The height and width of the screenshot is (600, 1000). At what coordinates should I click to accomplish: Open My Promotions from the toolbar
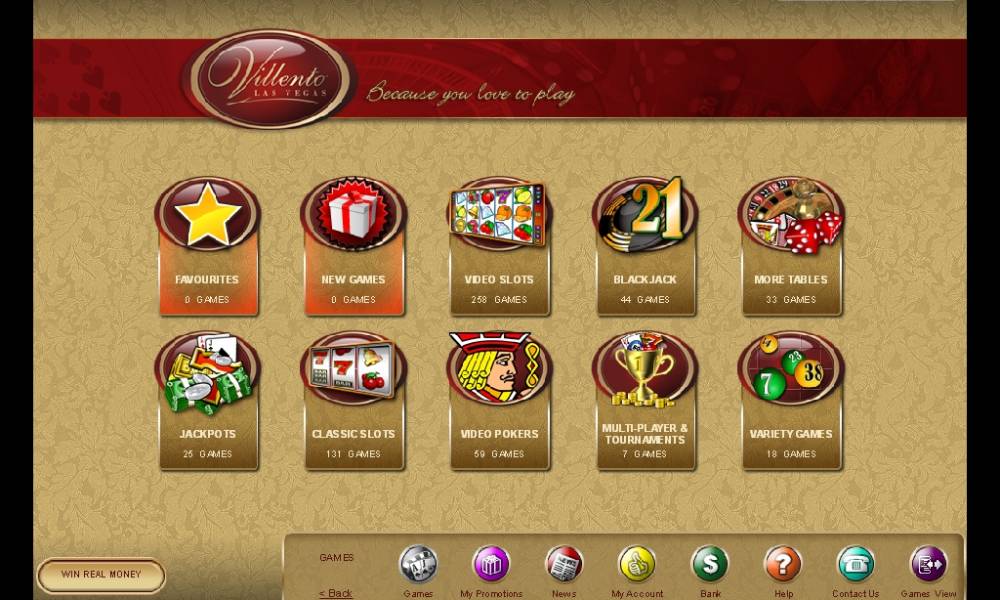(x=492, y=565)
